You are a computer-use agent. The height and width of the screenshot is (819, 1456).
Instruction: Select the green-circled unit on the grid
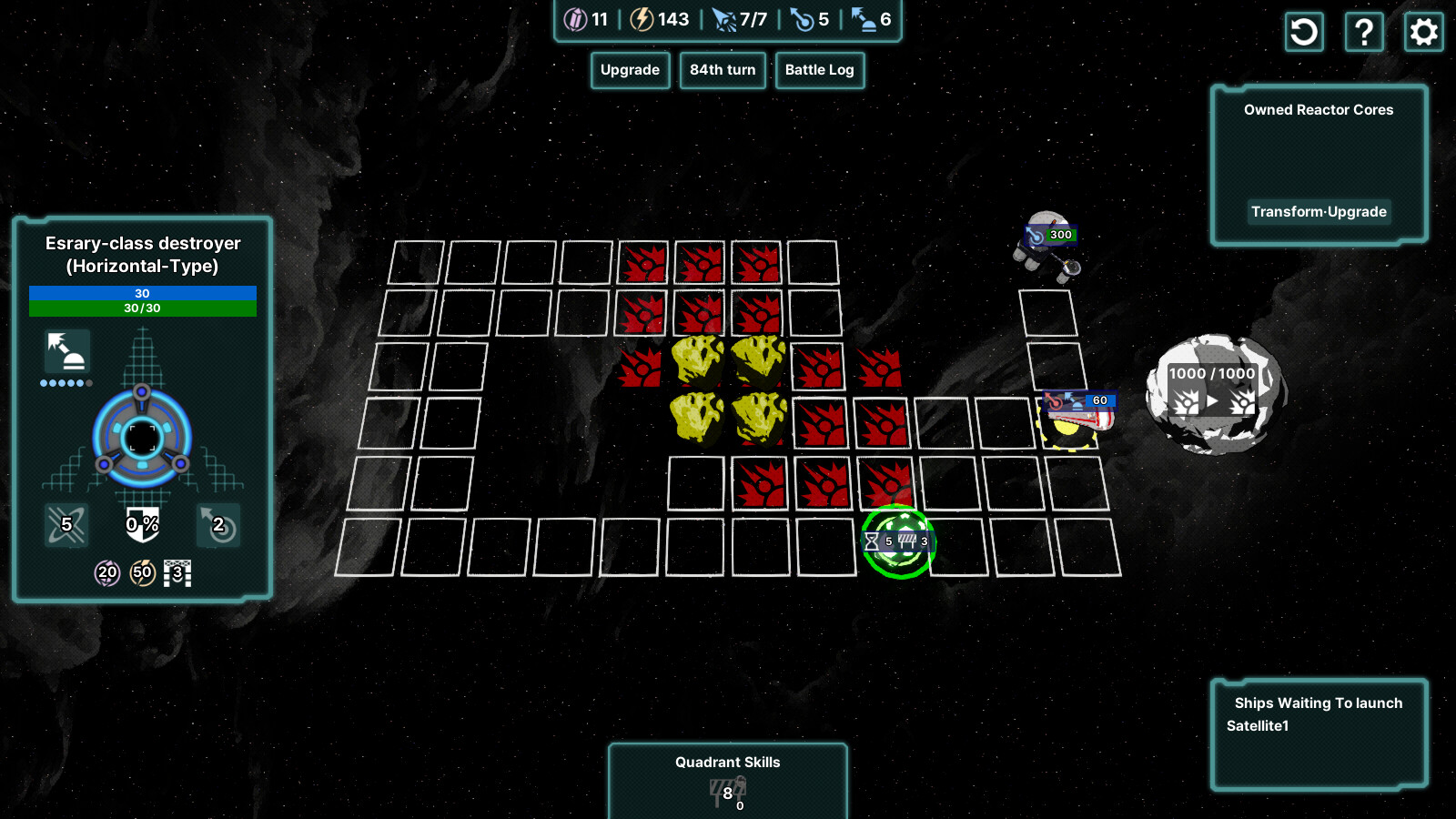898,542
